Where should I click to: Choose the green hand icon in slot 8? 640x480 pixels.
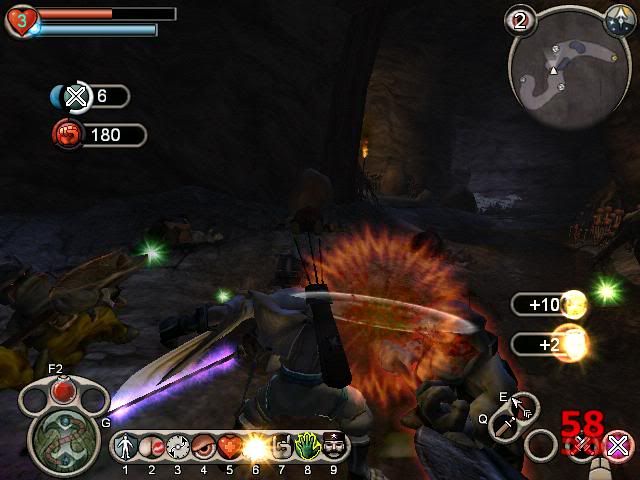tap(306, 446)
